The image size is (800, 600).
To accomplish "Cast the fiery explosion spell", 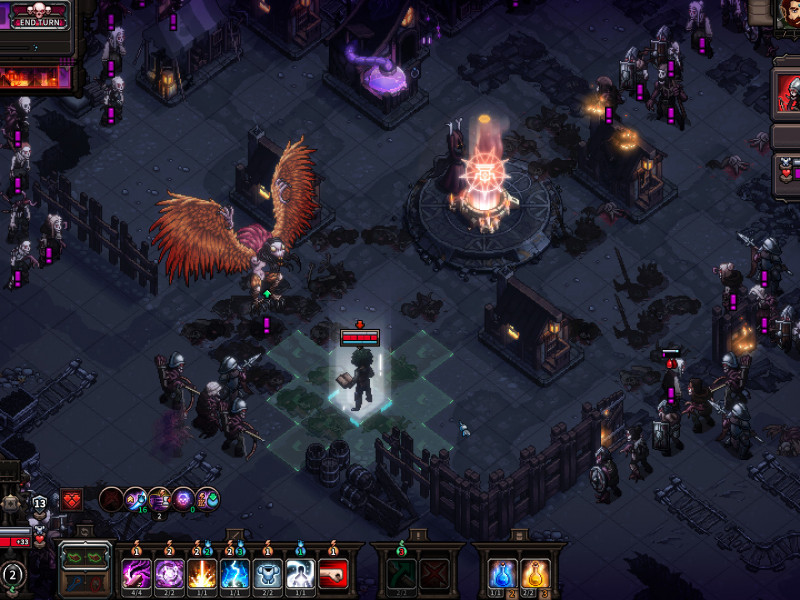I will click(202, 573).
